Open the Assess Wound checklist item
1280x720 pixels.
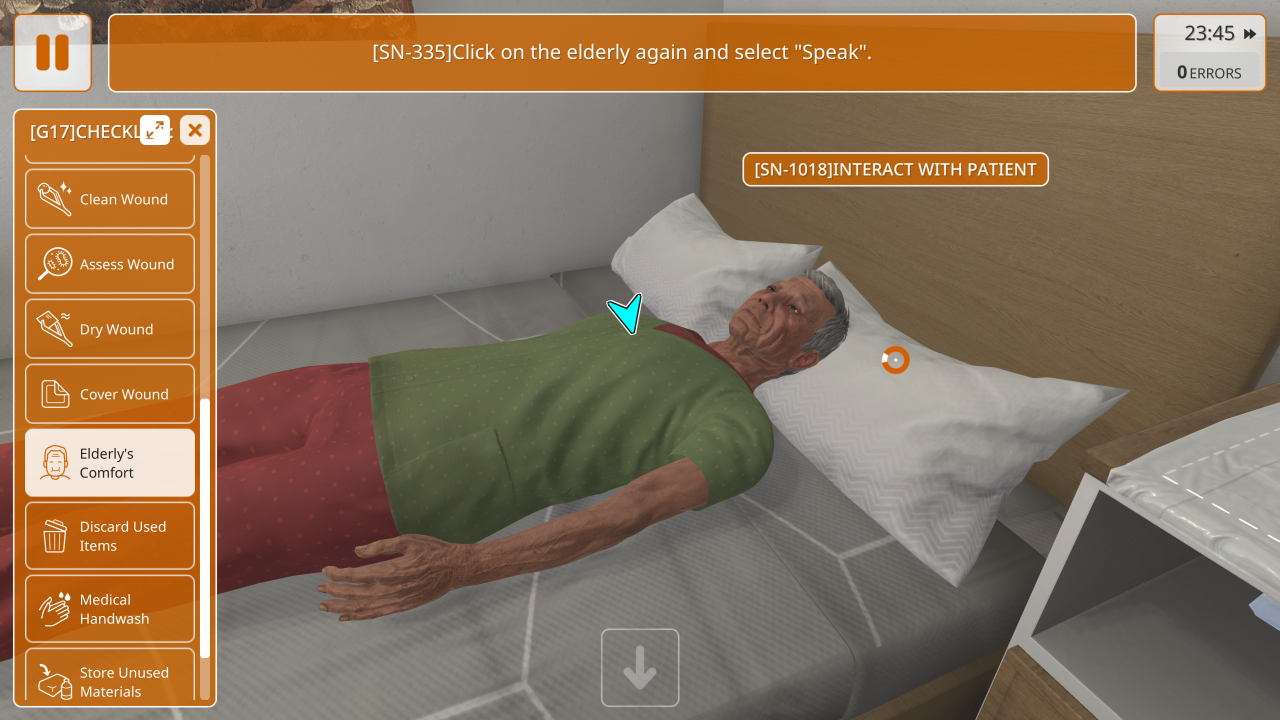pos(110,264)
